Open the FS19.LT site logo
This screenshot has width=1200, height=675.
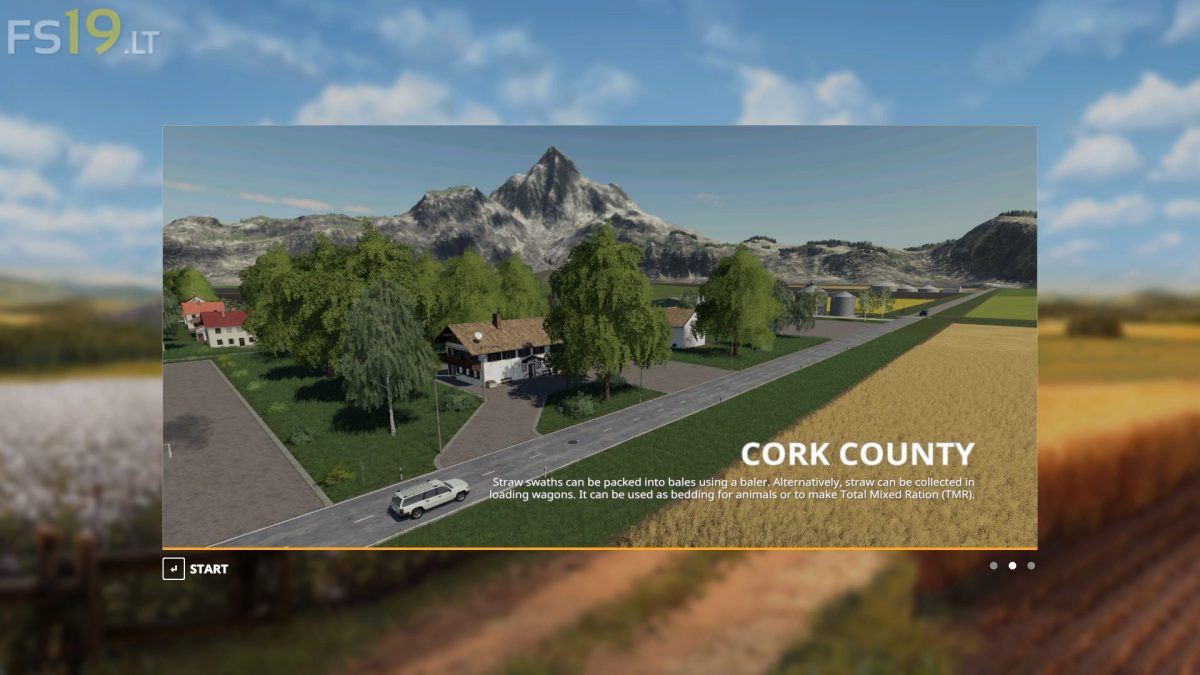pos(82,34)
